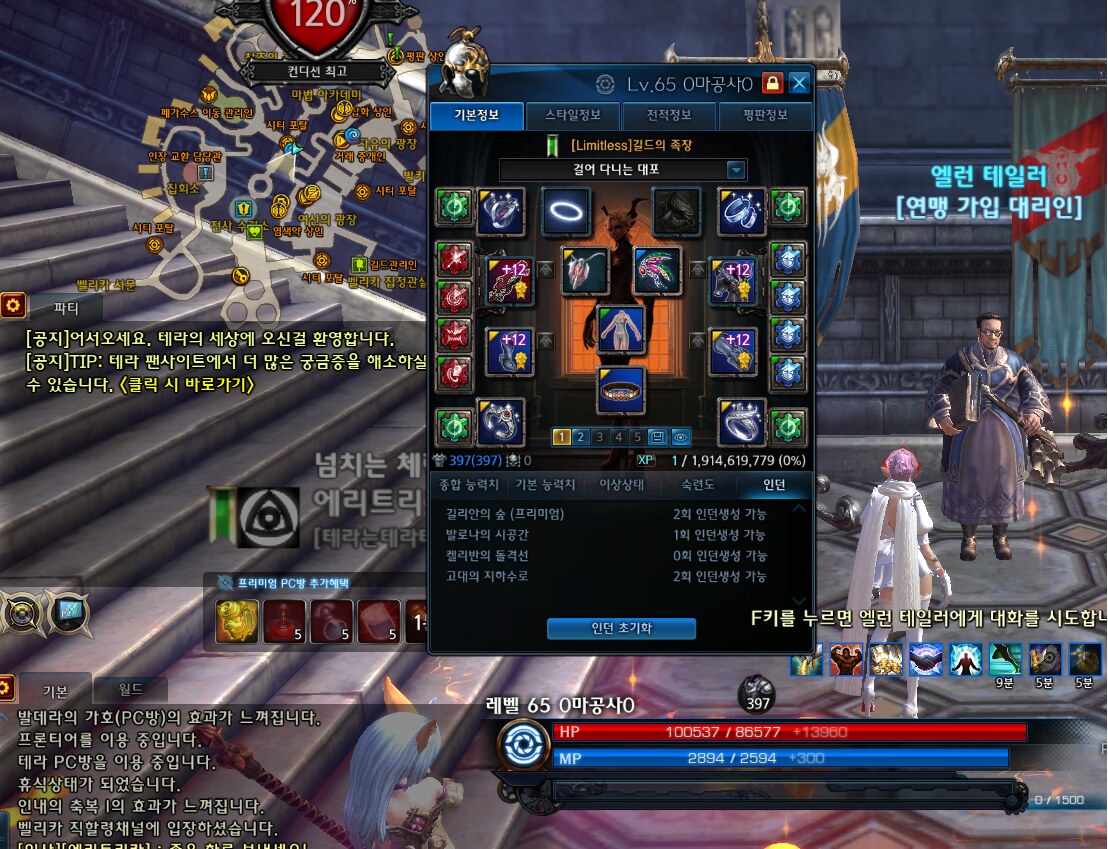Select the white dress body armor slot
1108x849 pixels.
coord(621,330)
